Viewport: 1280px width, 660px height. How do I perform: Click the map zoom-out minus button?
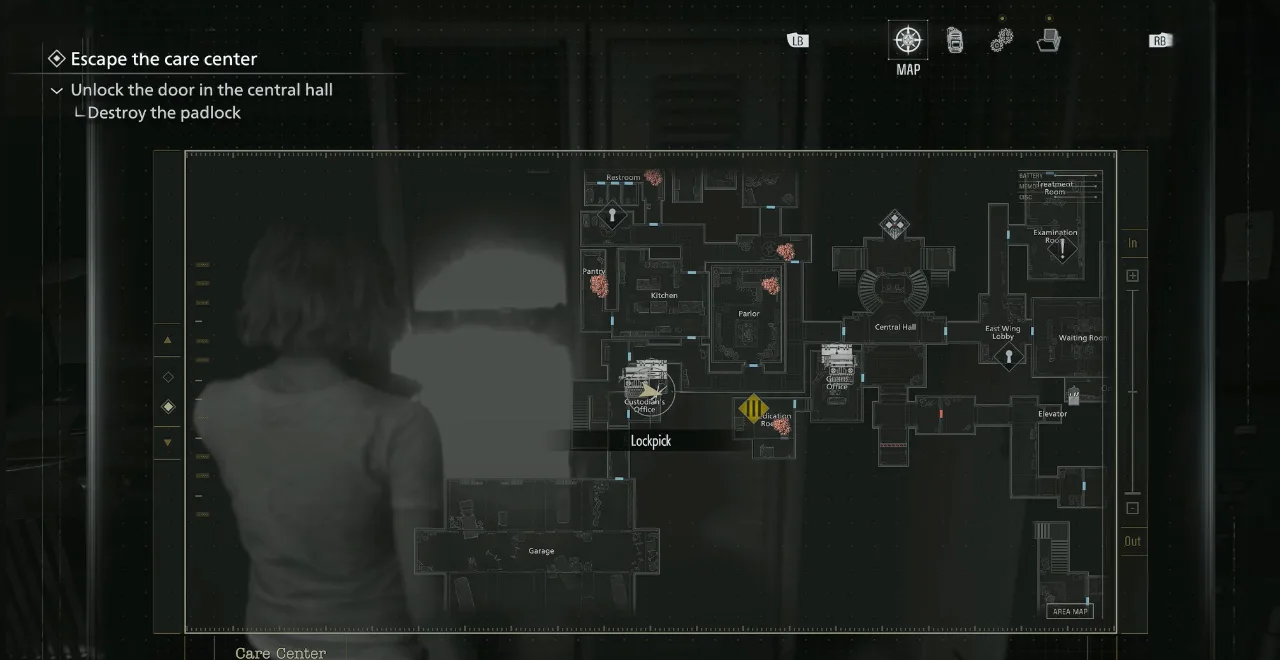point(1132,508)
